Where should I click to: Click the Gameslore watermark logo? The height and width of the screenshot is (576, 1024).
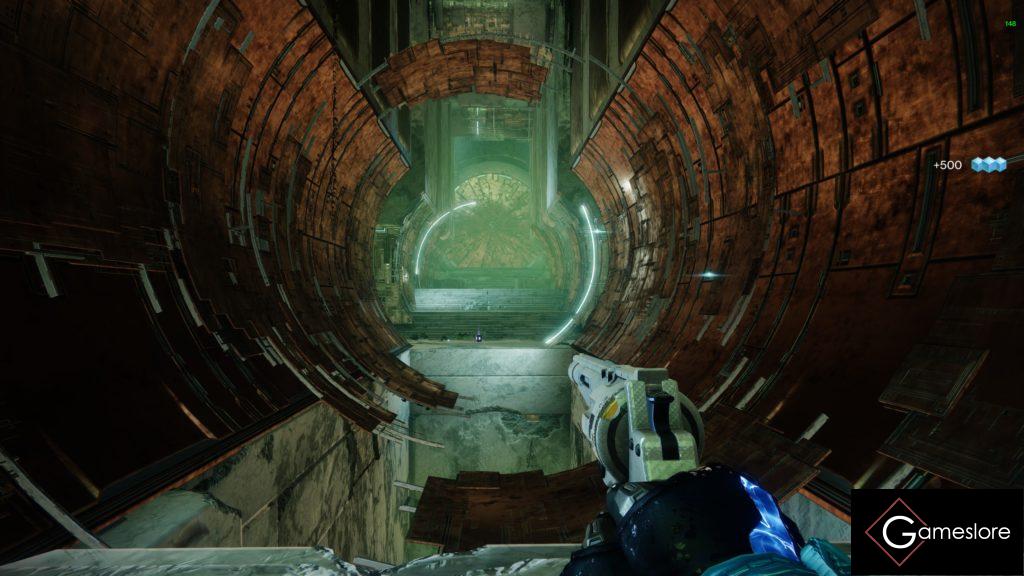point(937,532)
